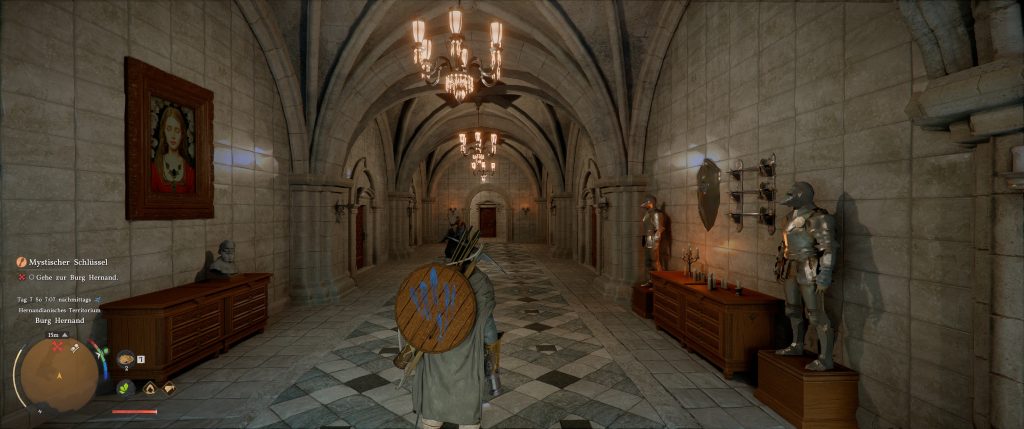The image size is (1024, 429).
Task: Click the house-shaped diamond status icon
Action: pyautogui.click(x=149, y=387)
